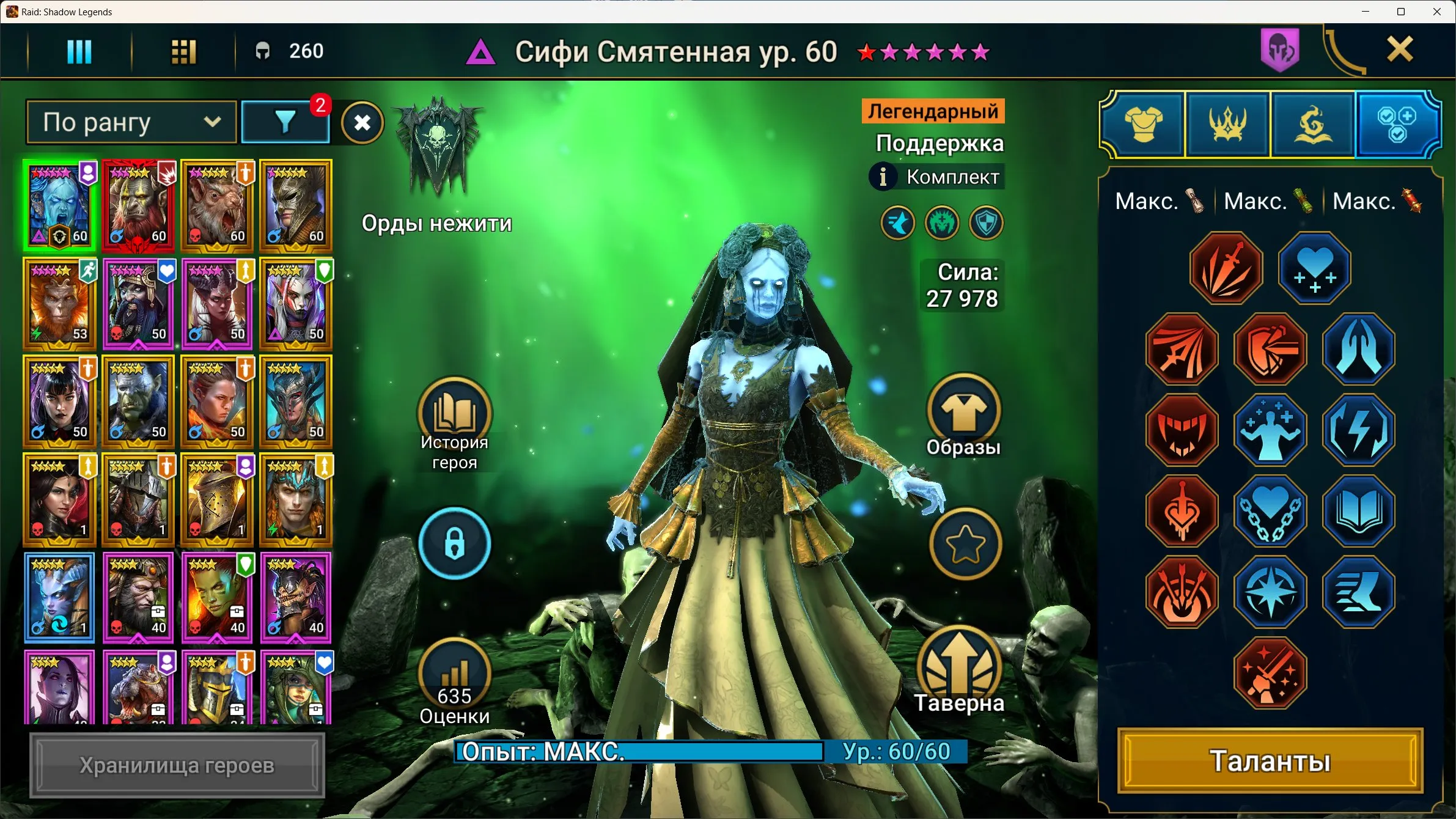This screenshot has width=1456, height=819.
Task: Click the Комплект info icon
Action: pos(882,177)
